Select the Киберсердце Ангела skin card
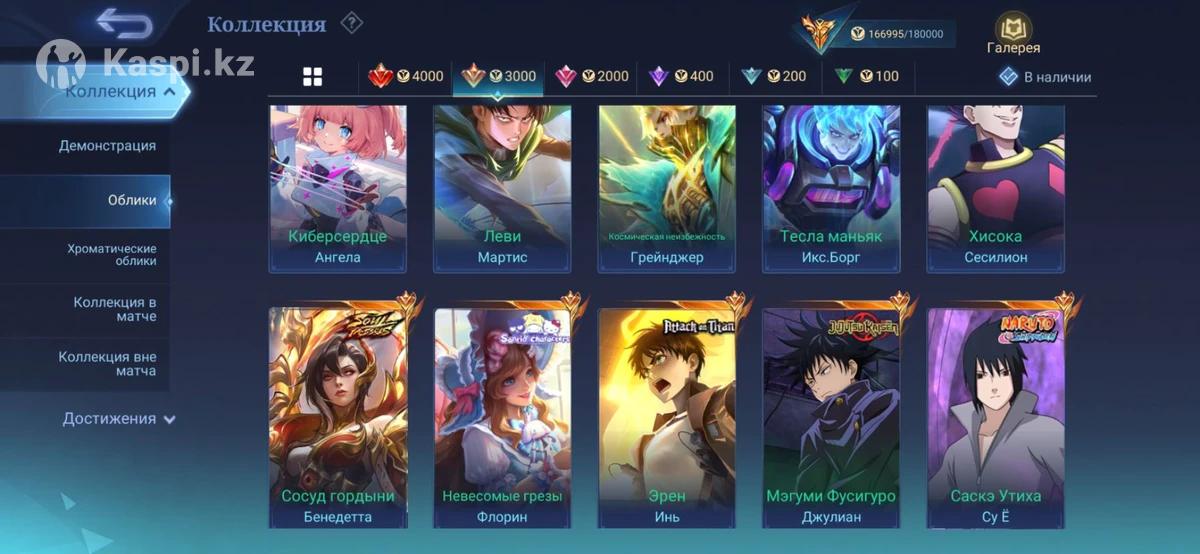Image resolution: width=1200 pixels, height=554 pixels. coord(337,188)
